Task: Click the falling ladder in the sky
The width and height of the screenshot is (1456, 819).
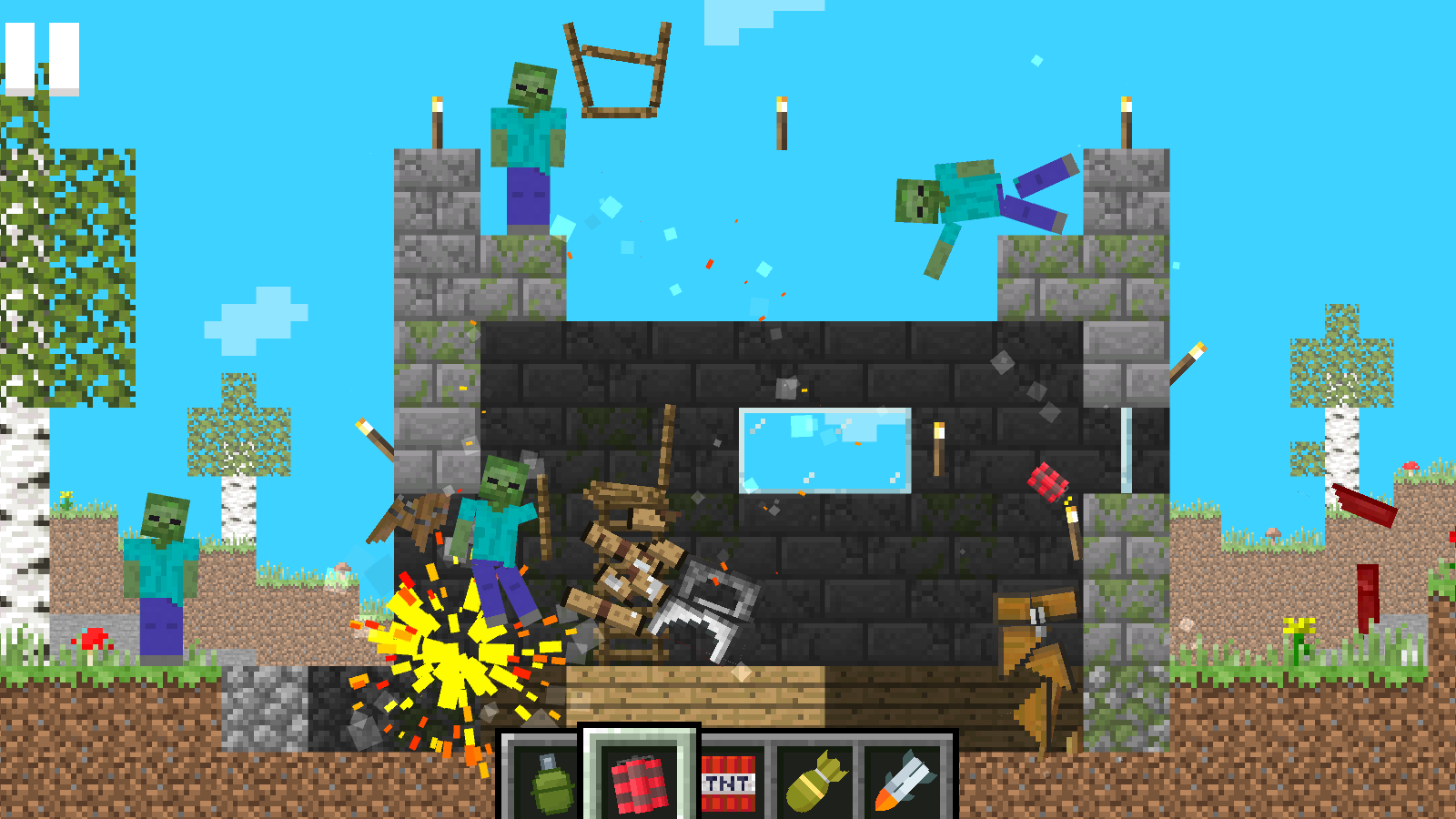Action: pos(619,73)
